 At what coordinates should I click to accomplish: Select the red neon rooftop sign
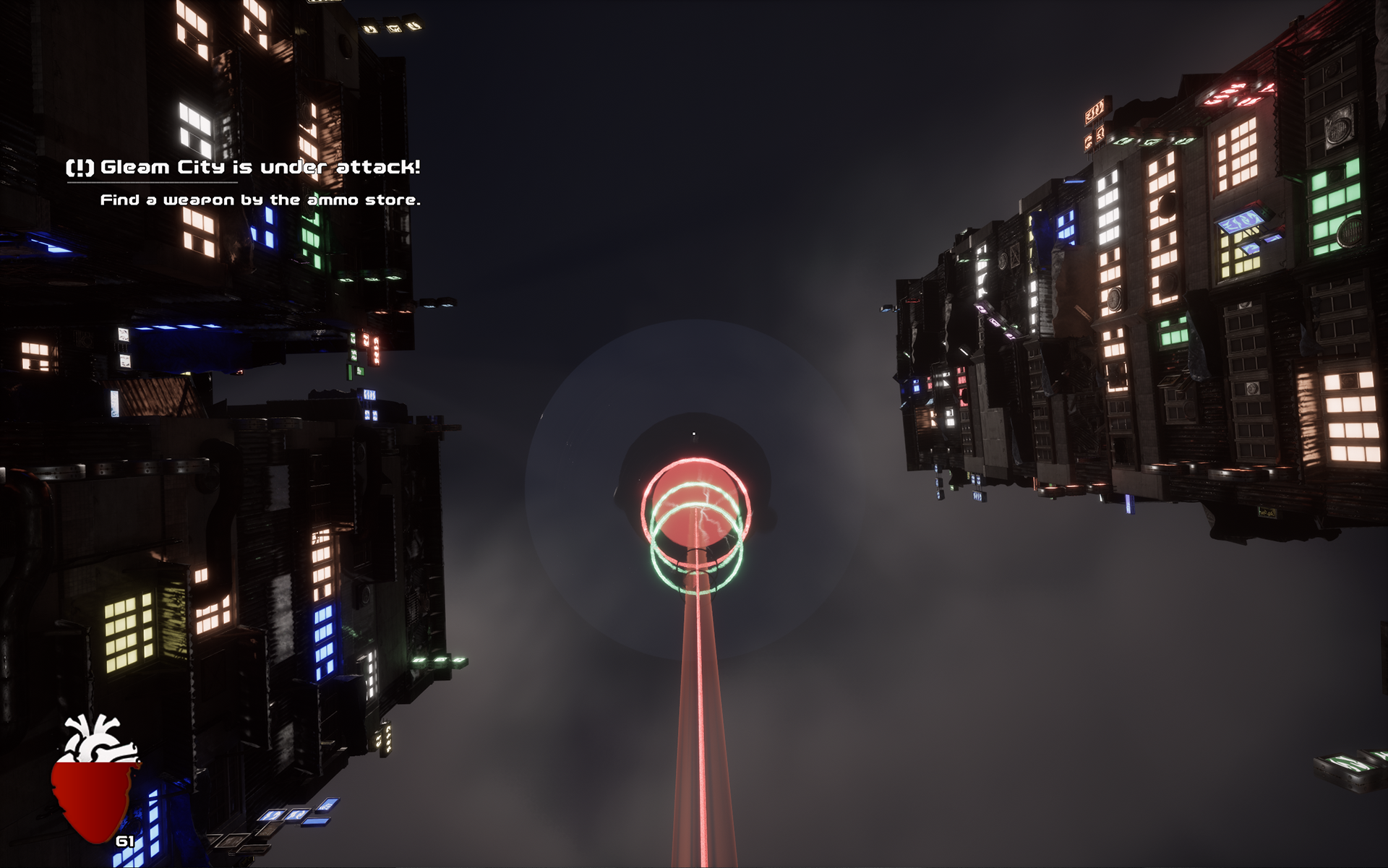click(x=1238, y=93)
